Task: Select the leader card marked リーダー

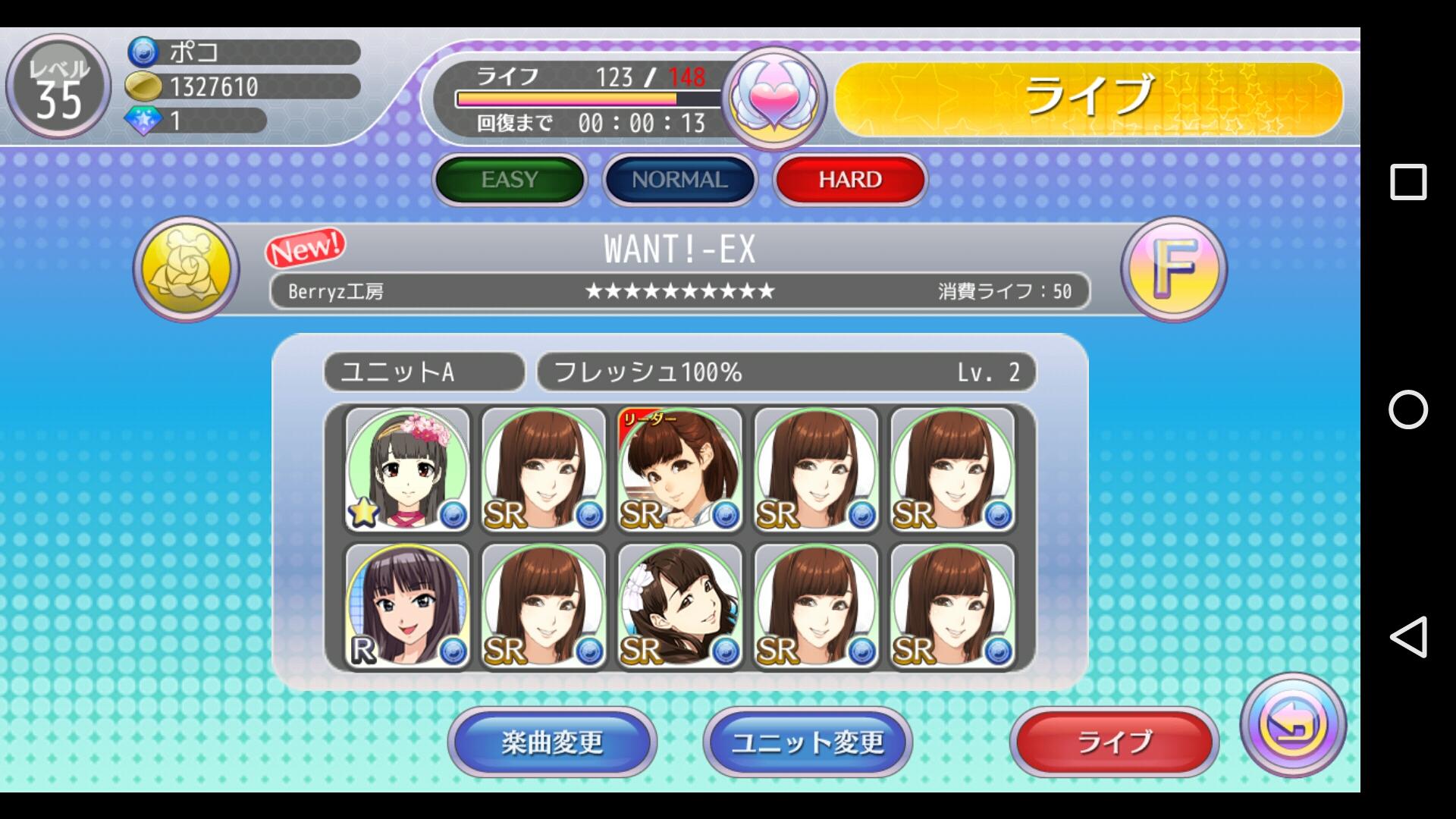Action: click(x=680, y=469)
